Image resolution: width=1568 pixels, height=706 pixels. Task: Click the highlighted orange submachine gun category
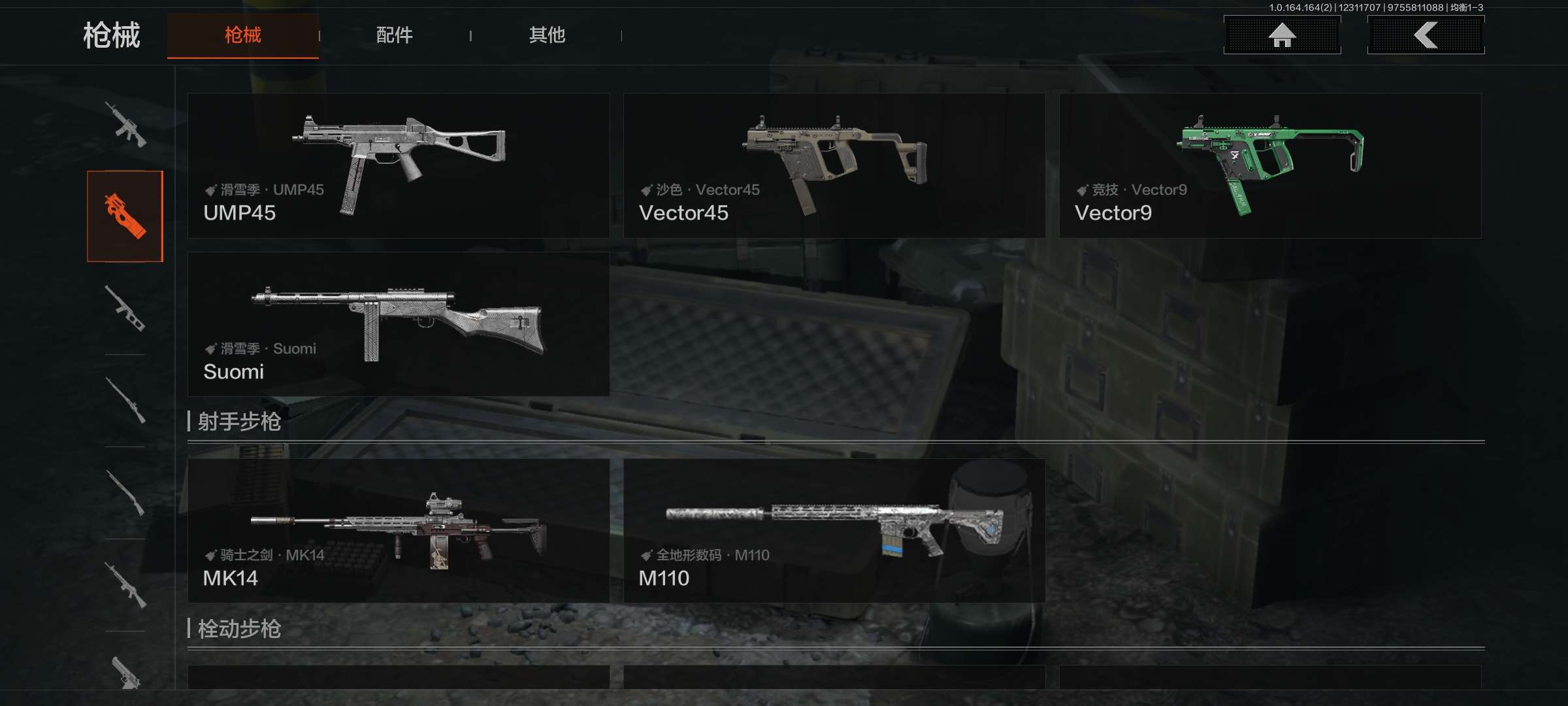[125, 216]
